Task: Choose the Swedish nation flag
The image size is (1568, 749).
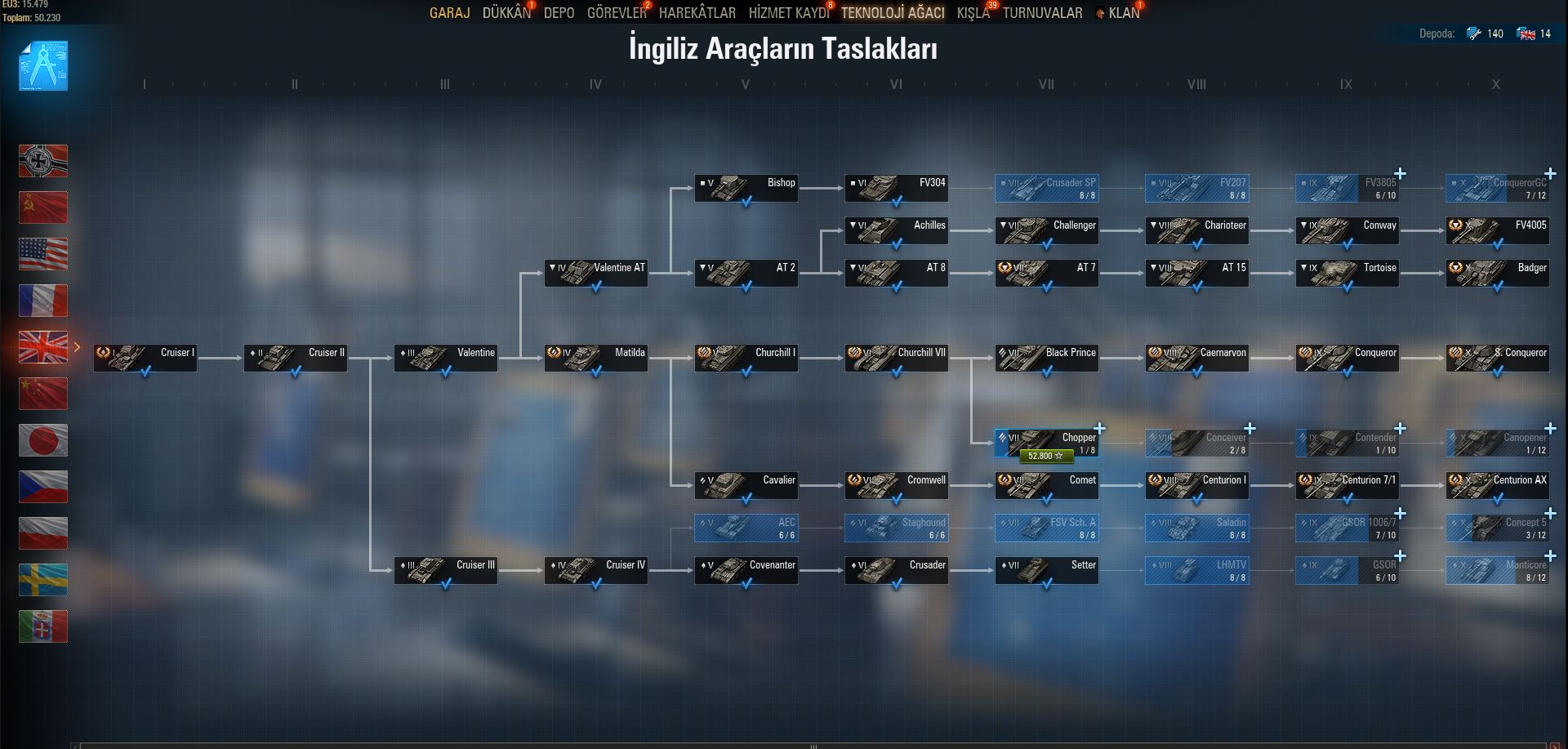Action: pos(43,579)
